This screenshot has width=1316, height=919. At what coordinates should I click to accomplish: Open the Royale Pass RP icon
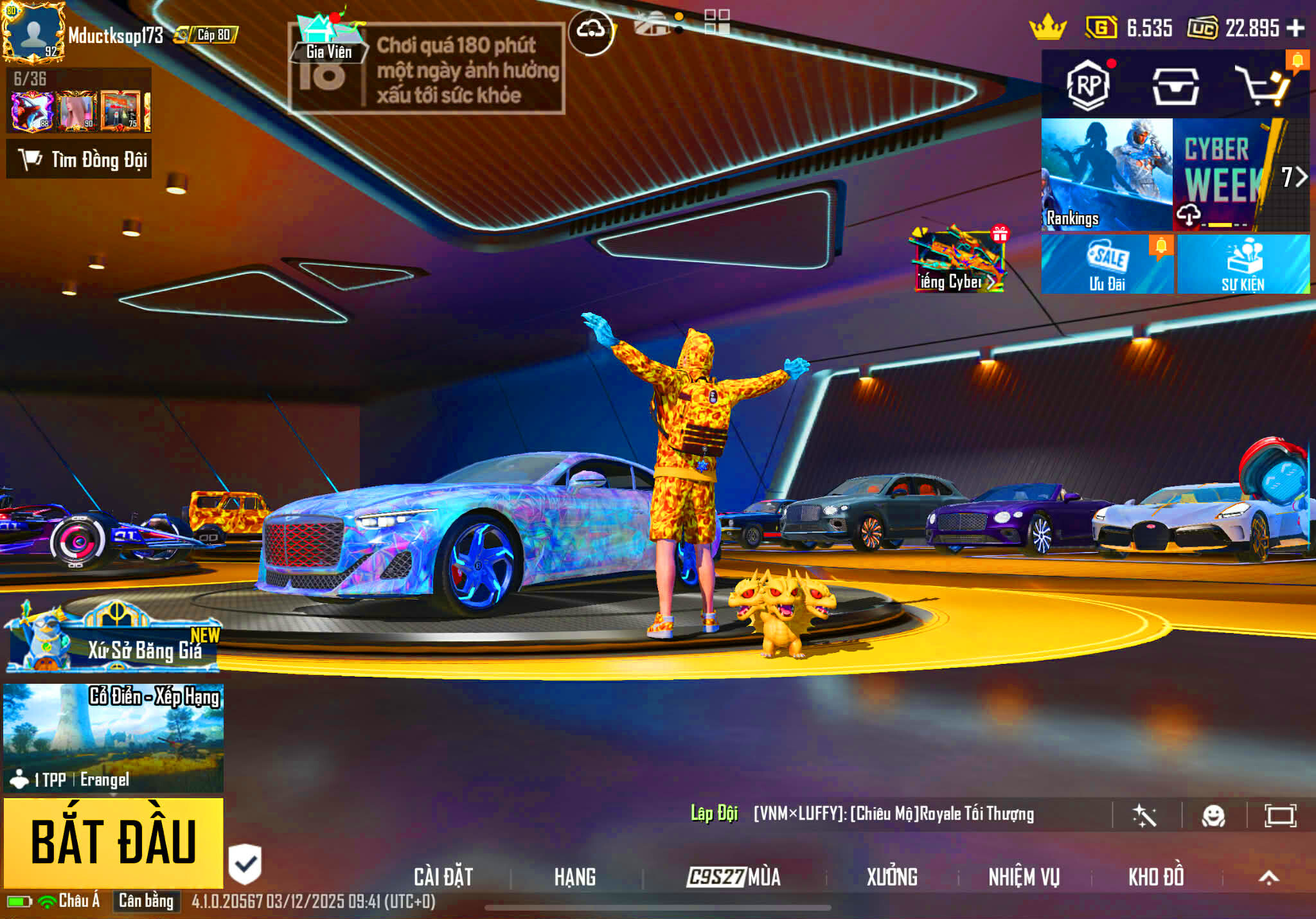pyautogui.click(x=1087, y=85)
